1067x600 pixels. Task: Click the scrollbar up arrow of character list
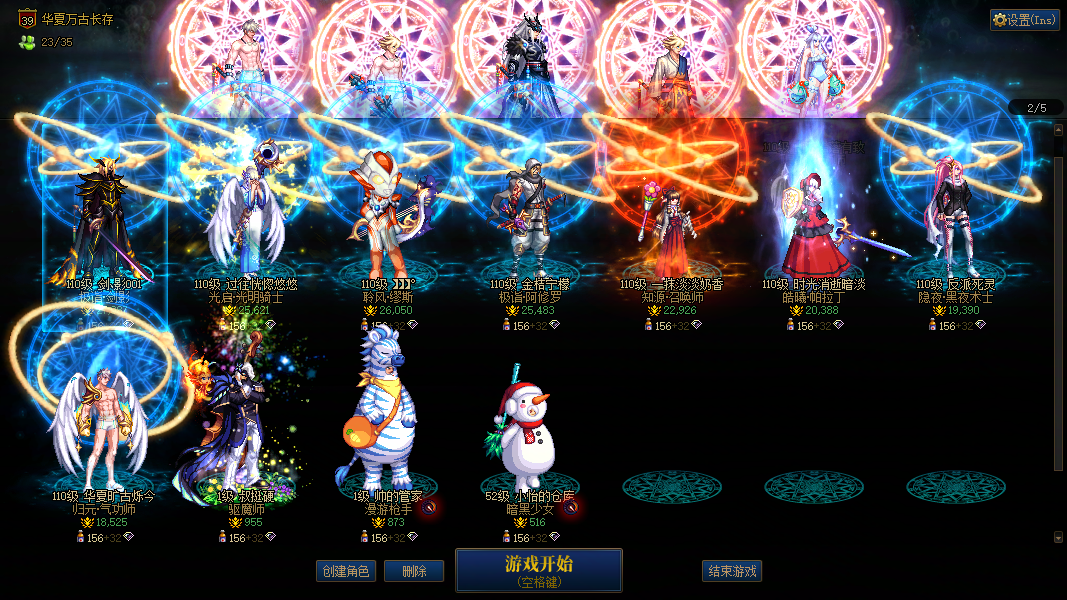coord(1059,129)
